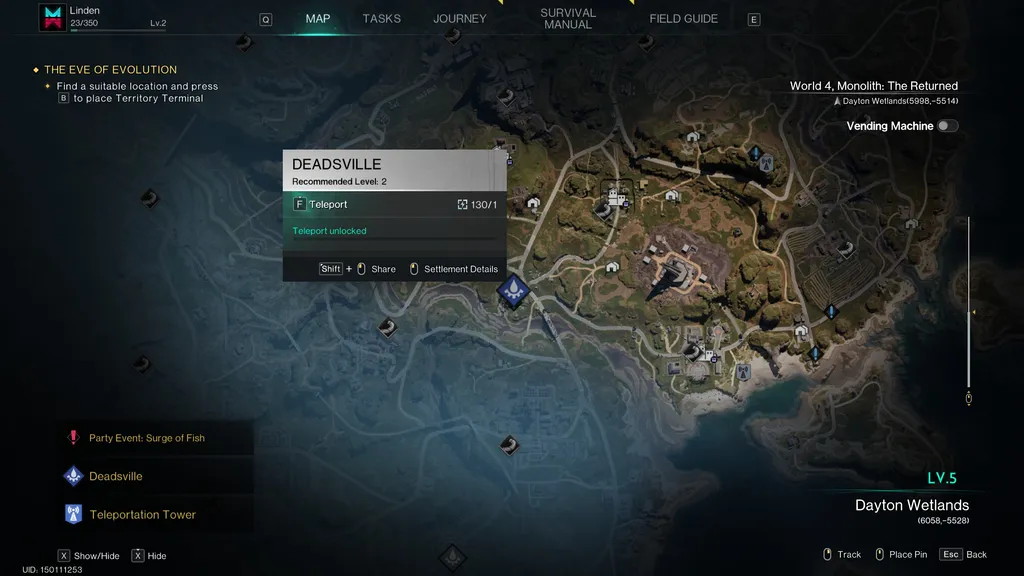Open the SURVIVAL MANUAL tab
This screenshot has width=1024, height=576.
point(568,19)
